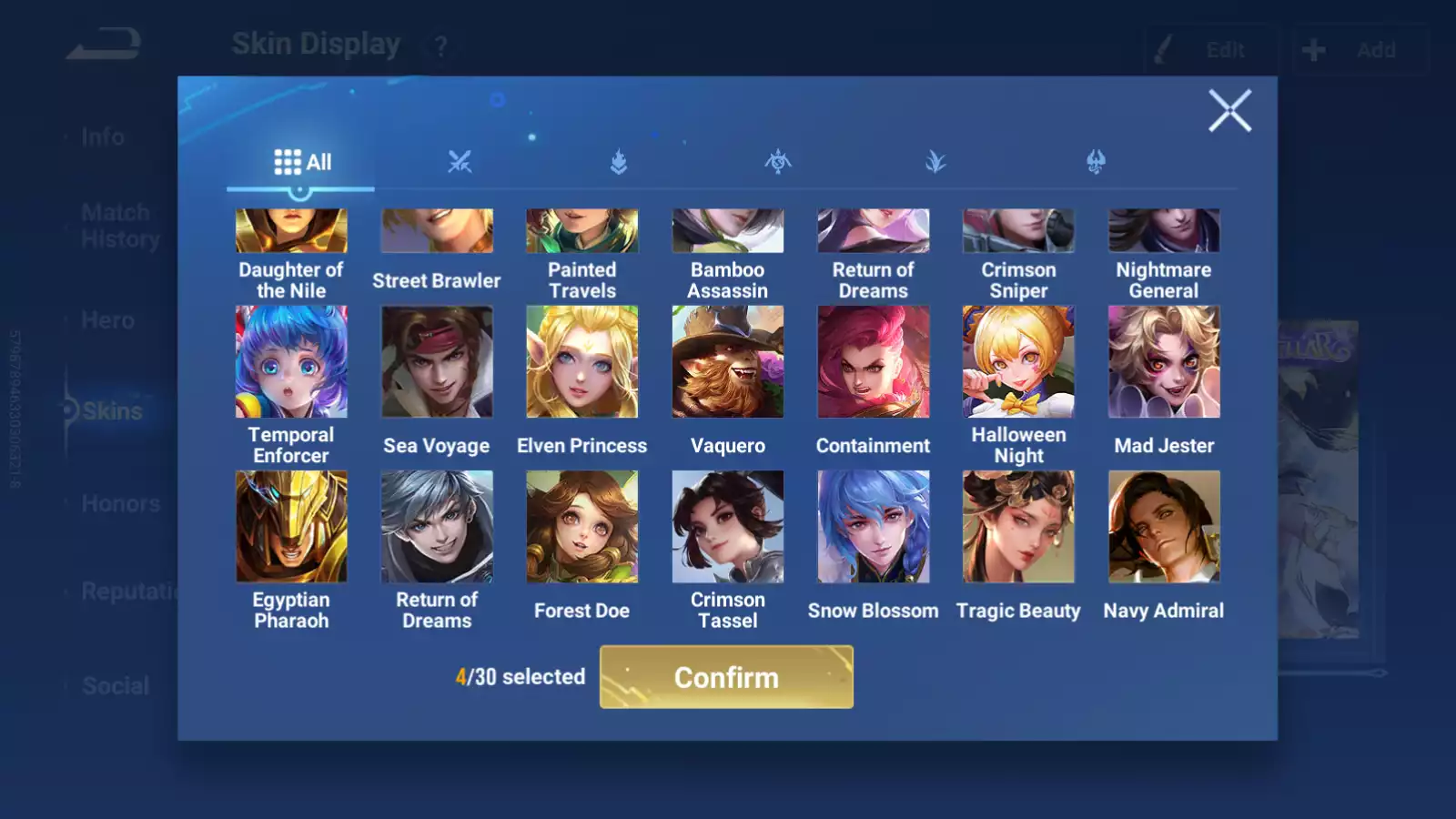Confirm the skin selection
The image size is (1456, 819).
pyautogui.click(x=726, y=677)
